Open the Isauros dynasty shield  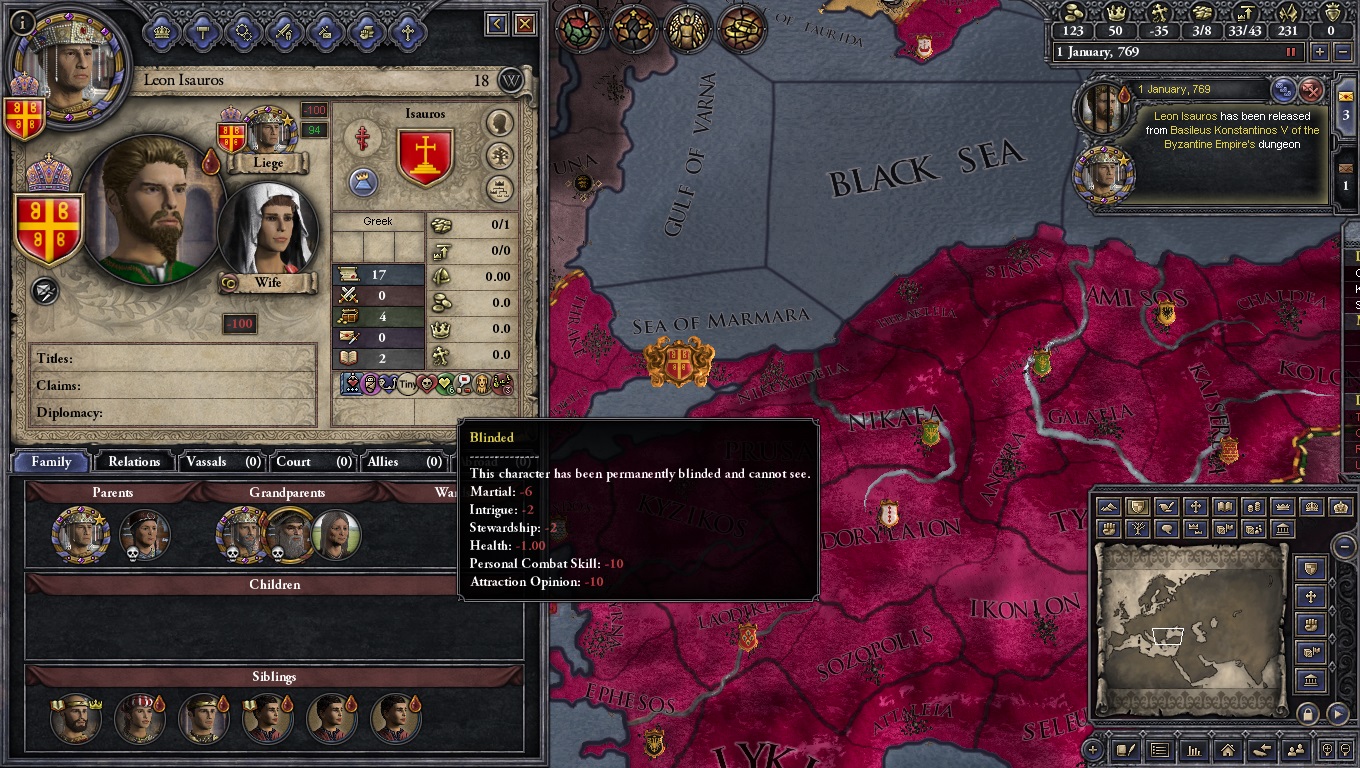coord(425,156)
